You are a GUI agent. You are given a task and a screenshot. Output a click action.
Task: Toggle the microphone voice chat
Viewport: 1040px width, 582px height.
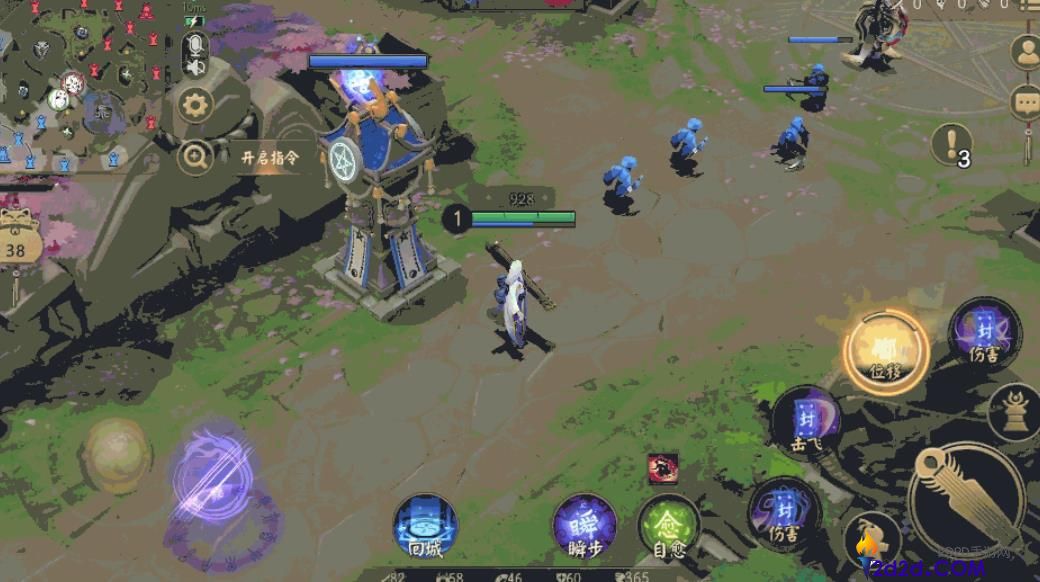click(195, 44)
